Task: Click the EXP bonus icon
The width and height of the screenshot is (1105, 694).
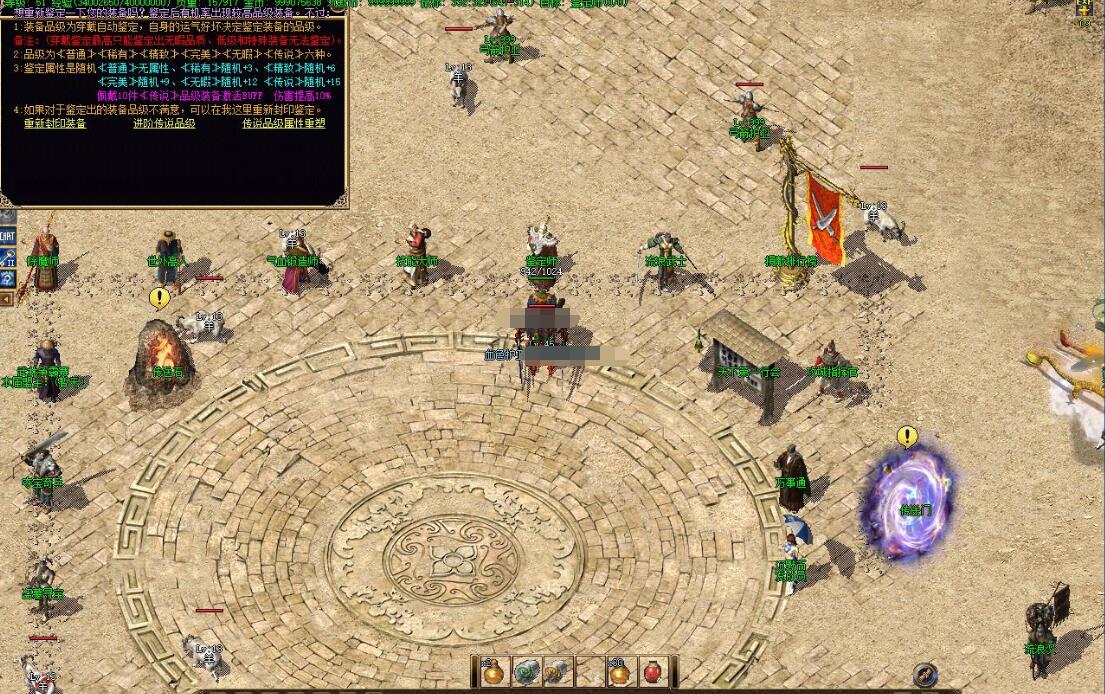Action: click(1084, 8)
